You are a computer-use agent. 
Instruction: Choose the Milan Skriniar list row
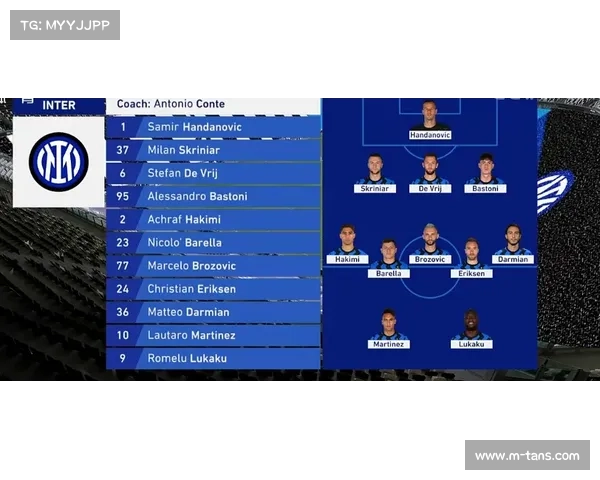pos(213,150)
